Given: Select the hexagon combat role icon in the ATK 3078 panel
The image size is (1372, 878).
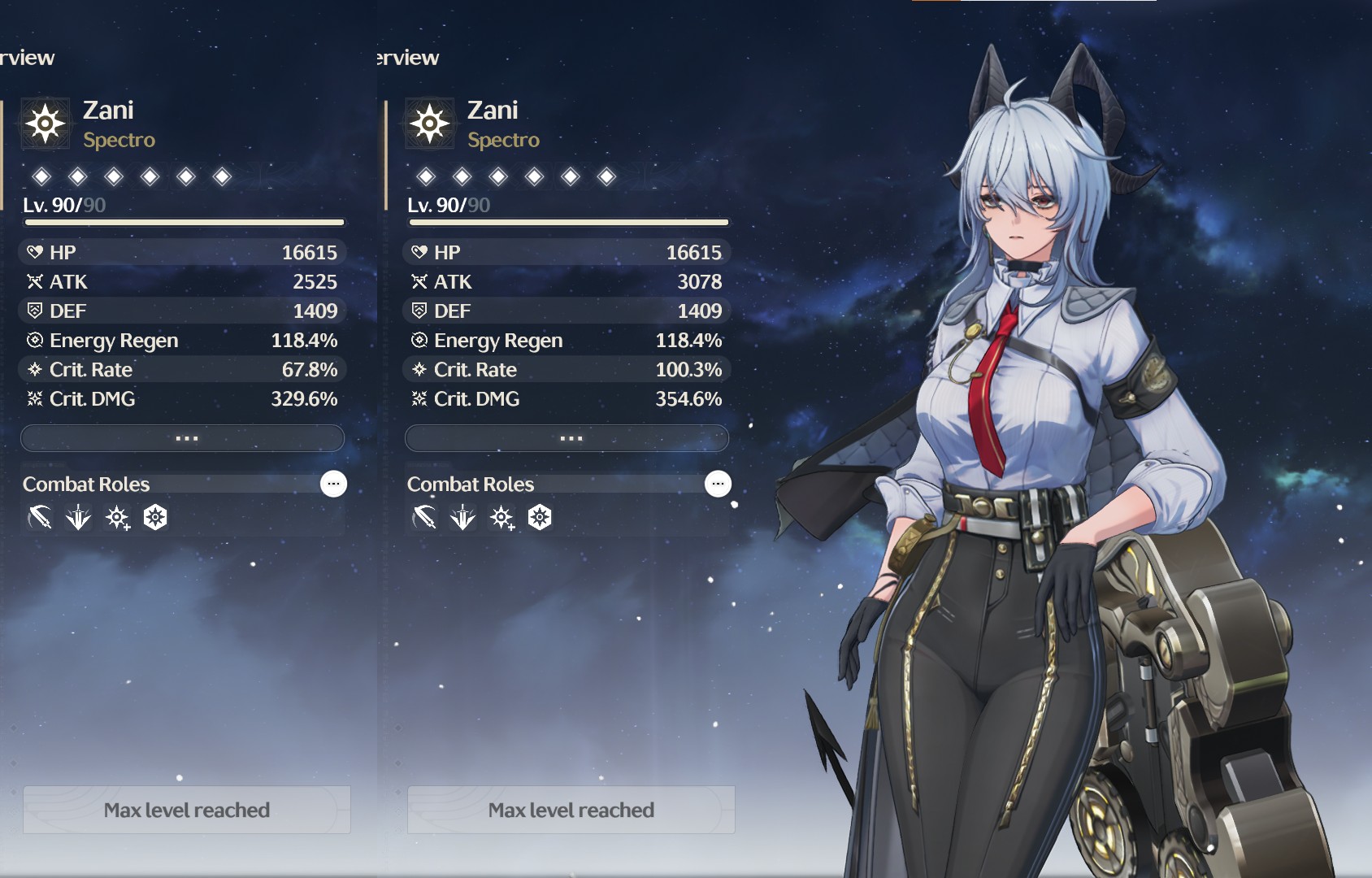Looking at the screenshot, I should 540,517.
